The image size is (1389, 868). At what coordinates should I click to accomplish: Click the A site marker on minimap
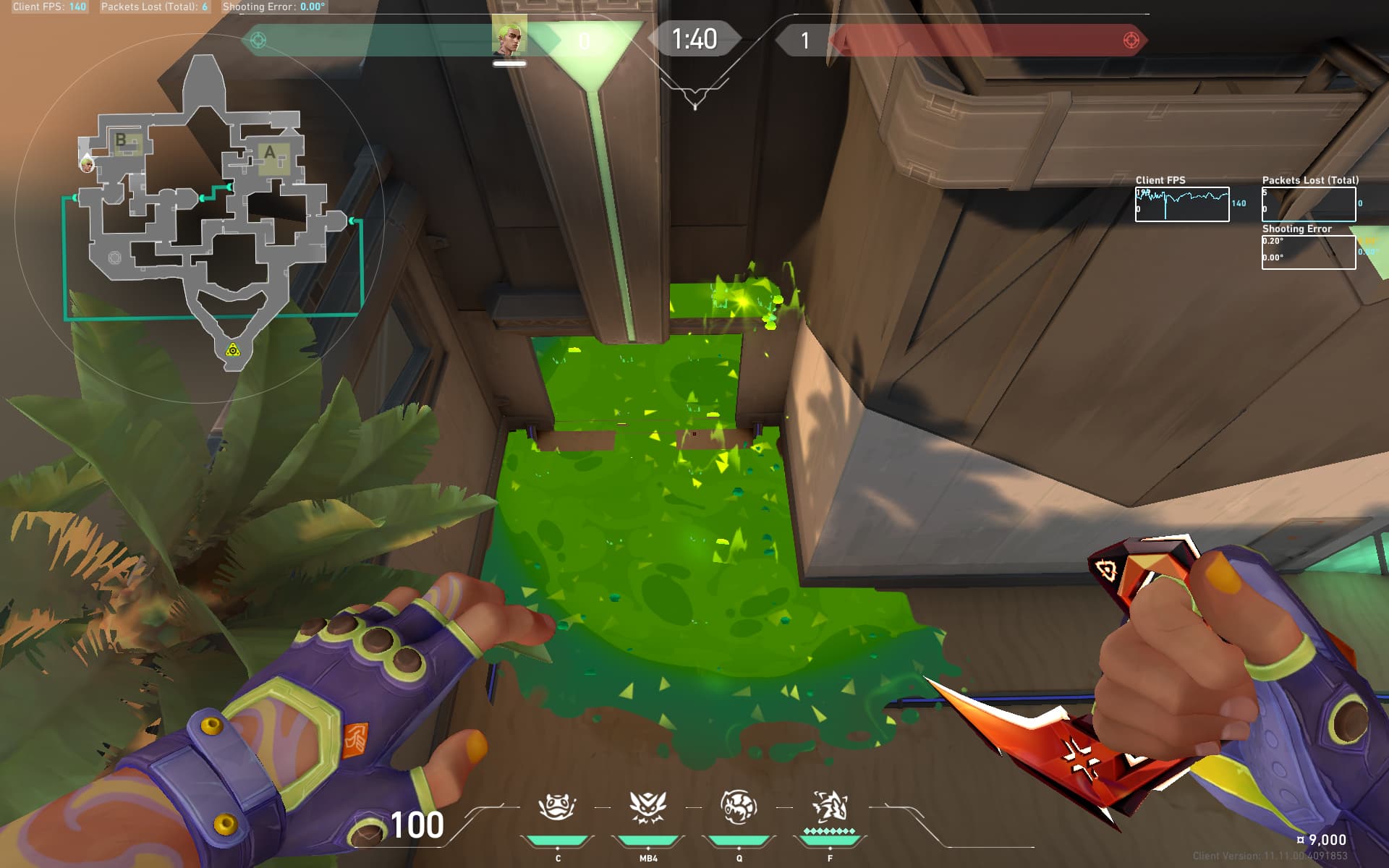click(x=270, y=153)
